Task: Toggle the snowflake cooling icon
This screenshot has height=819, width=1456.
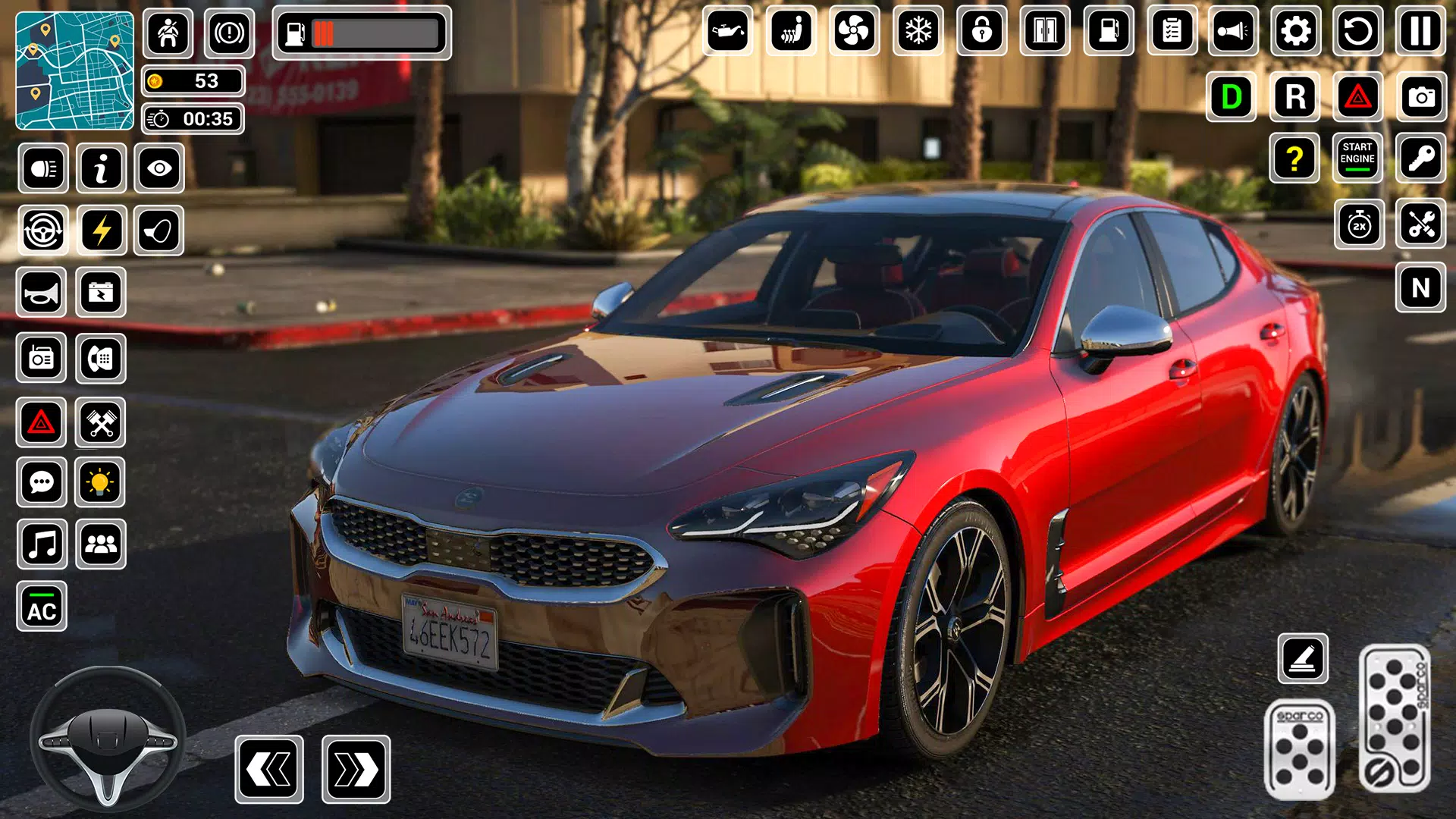Action: click(918, 31)
